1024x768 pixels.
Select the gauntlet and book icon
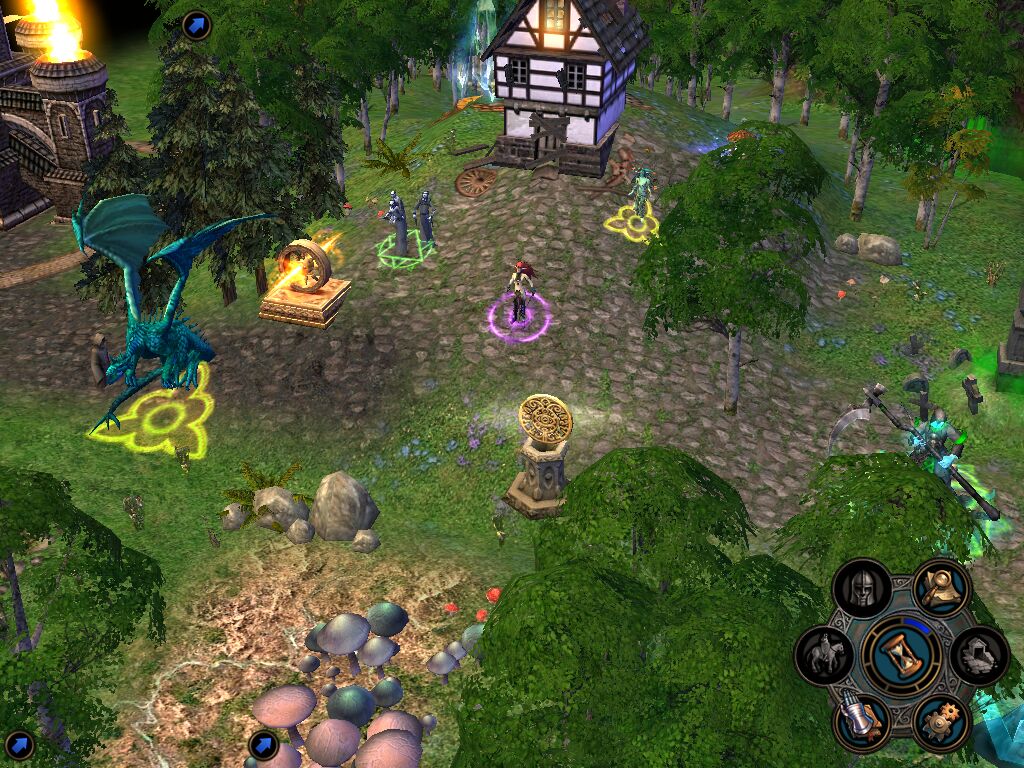(x=862, y=723)
